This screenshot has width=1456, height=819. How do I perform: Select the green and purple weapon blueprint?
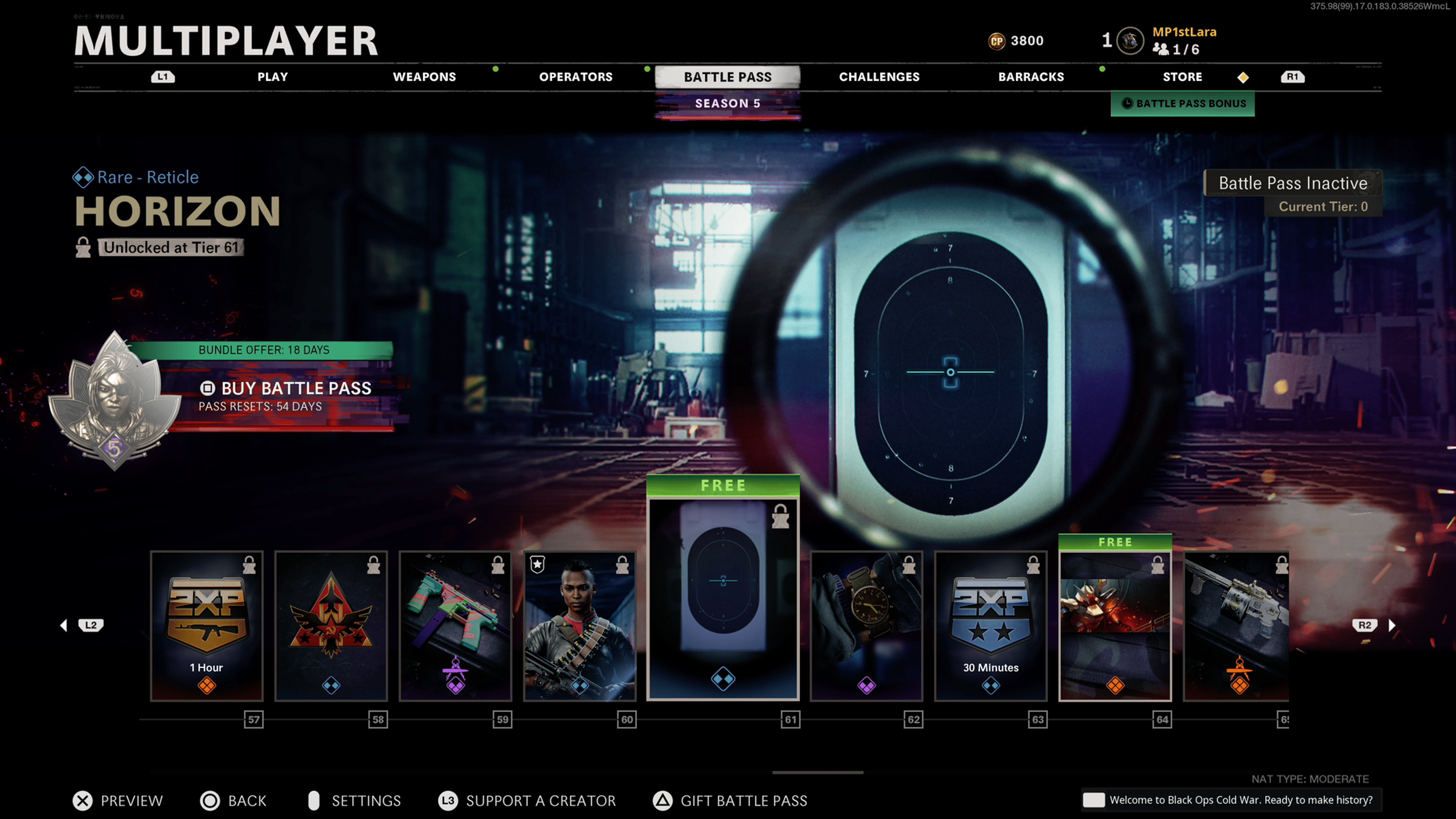pos(455,626)
